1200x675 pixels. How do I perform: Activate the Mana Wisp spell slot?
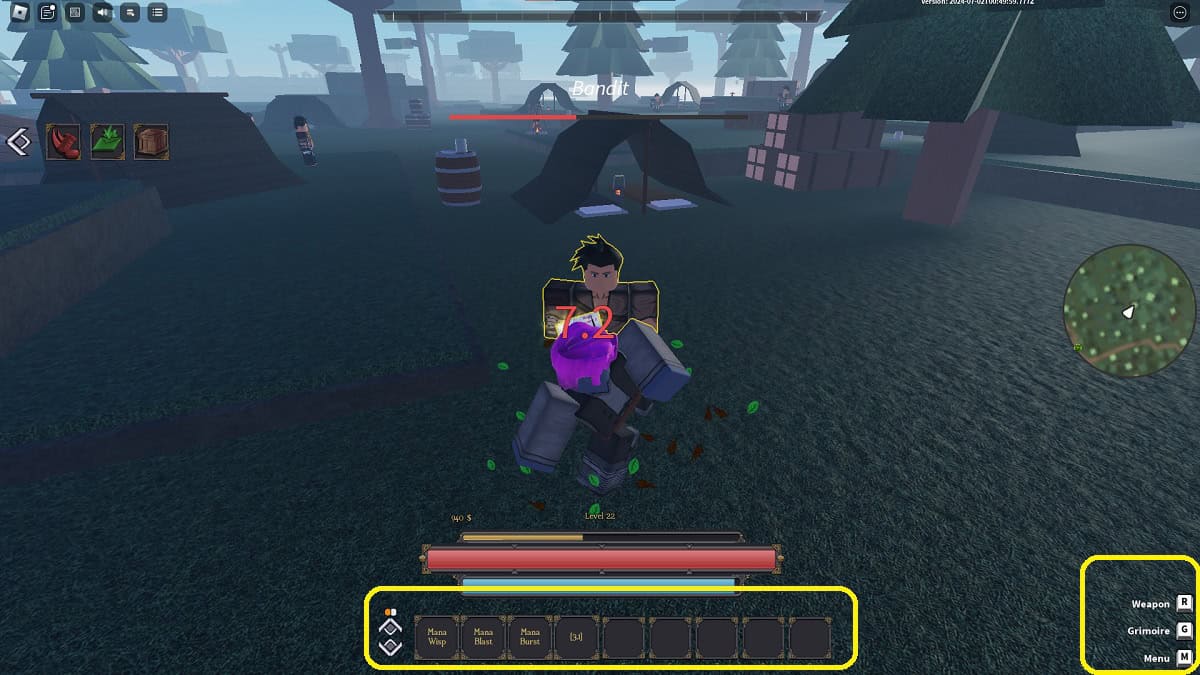(x=437, y=637)
